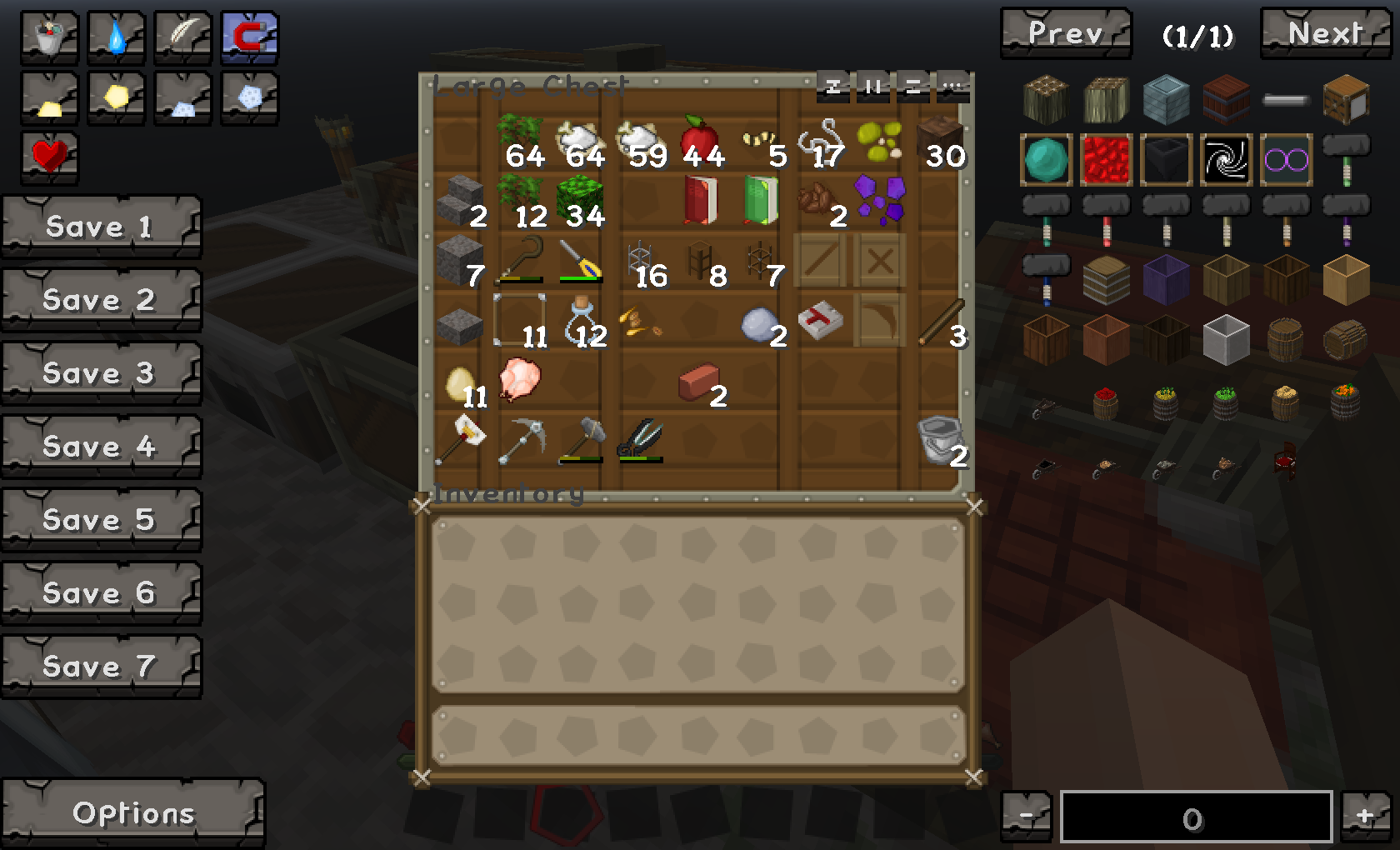Click the red heart heal button
Image resolution: width=1400 pixels, height=850 pixels.
click(49, 156)
